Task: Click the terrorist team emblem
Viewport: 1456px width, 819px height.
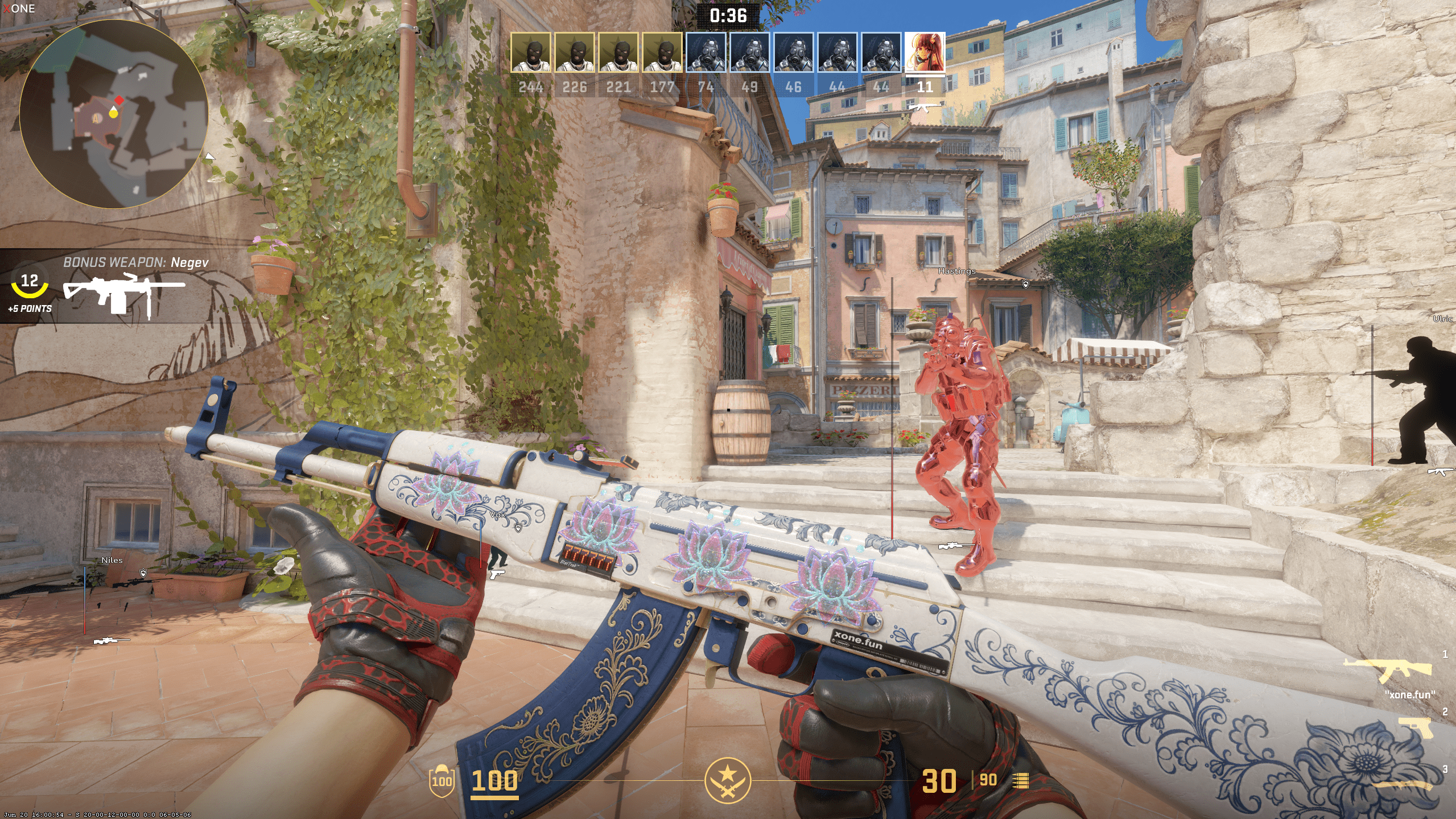Action: pyautogui.click(x=727, y=780)
